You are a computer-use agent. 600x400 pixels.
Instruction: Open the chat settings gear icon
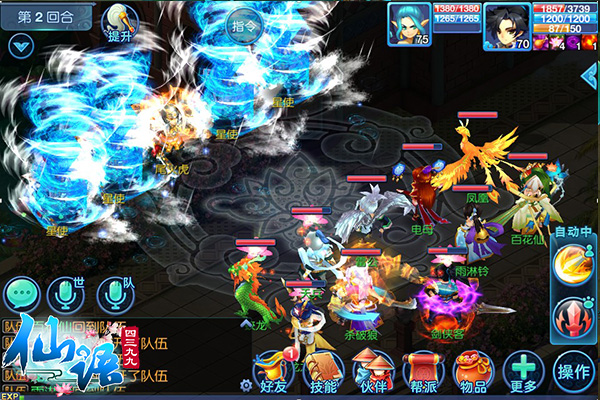pos(246,385)
